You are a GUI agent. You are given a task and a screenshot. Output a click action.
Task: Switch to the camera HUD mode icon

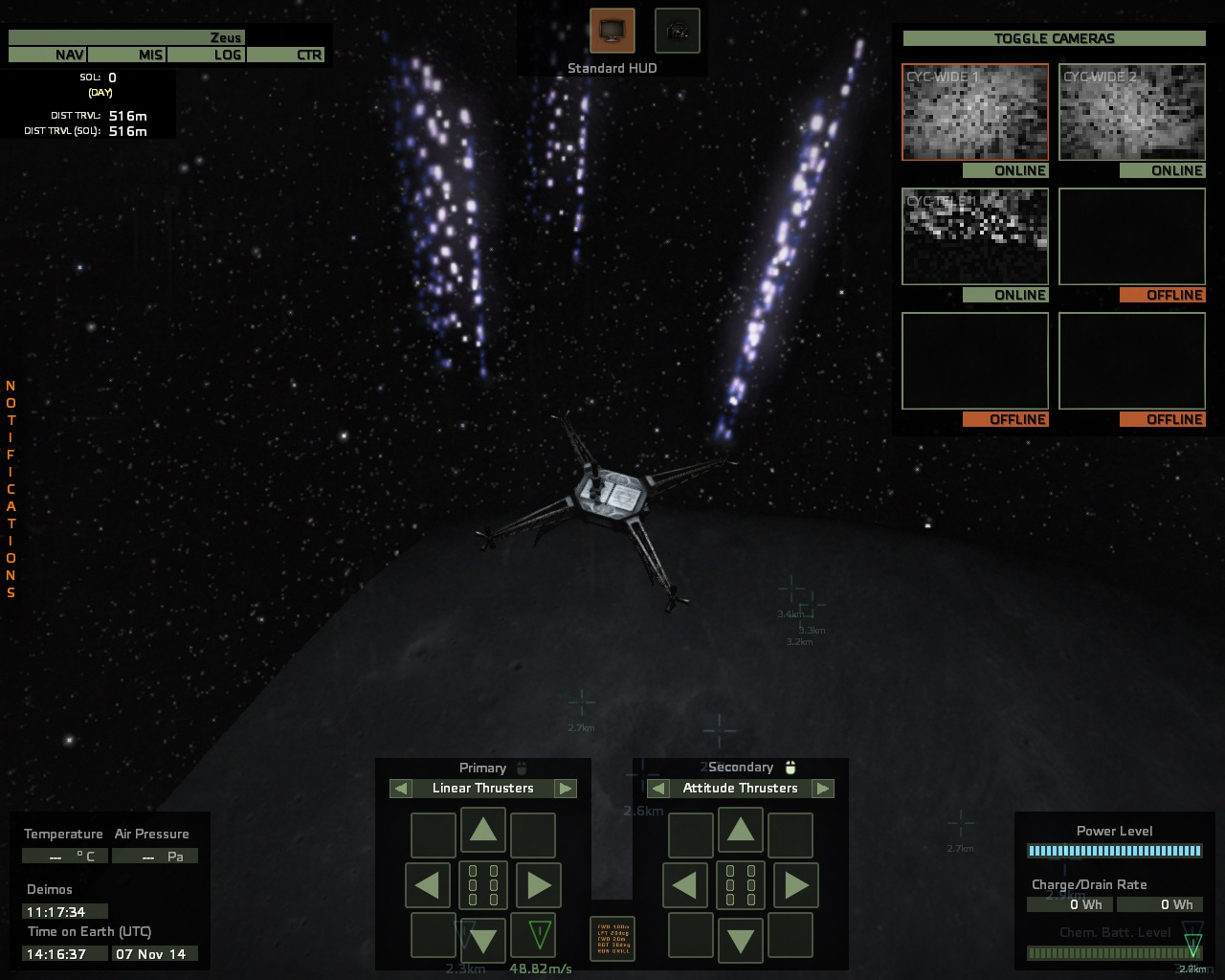click(677, 32)
